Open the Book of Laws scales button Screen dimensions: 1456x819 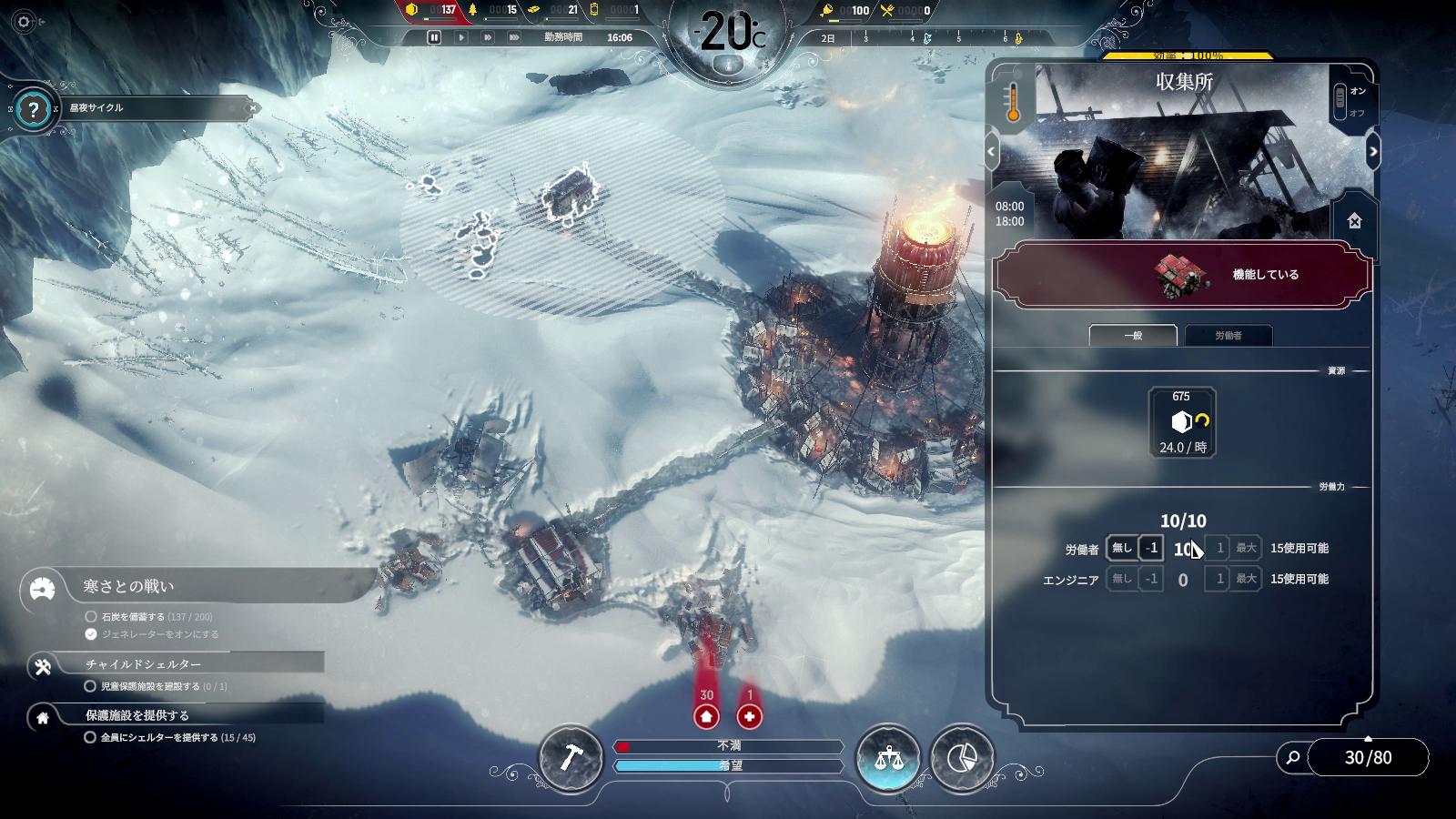coord(888,758)
